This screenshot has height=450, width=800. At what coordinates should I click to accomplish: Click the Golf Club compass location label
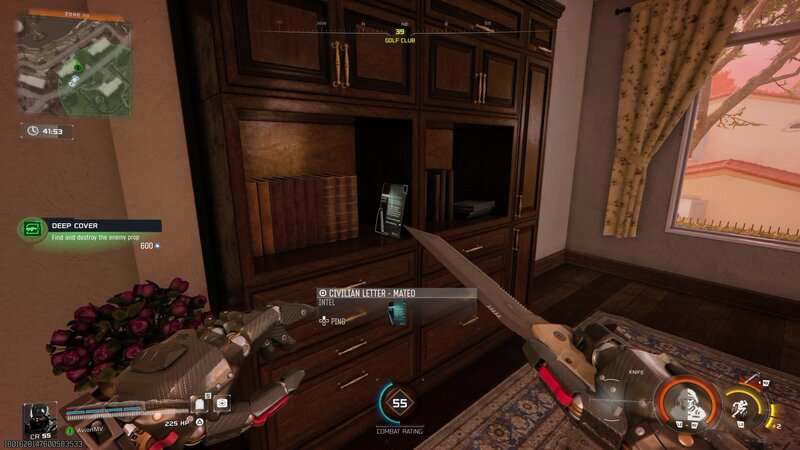coord(400,41)
